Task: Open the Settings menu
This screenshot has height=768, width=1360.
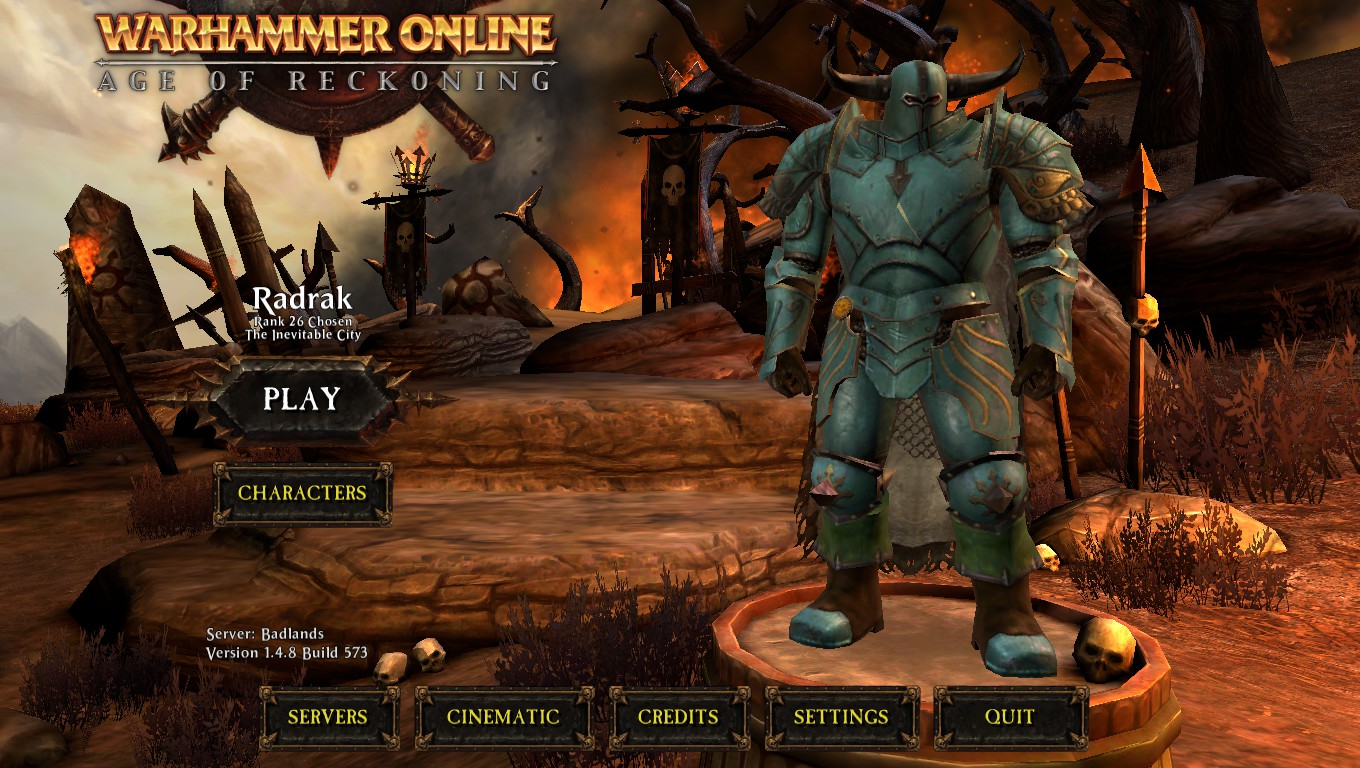Action: (841, 717)
